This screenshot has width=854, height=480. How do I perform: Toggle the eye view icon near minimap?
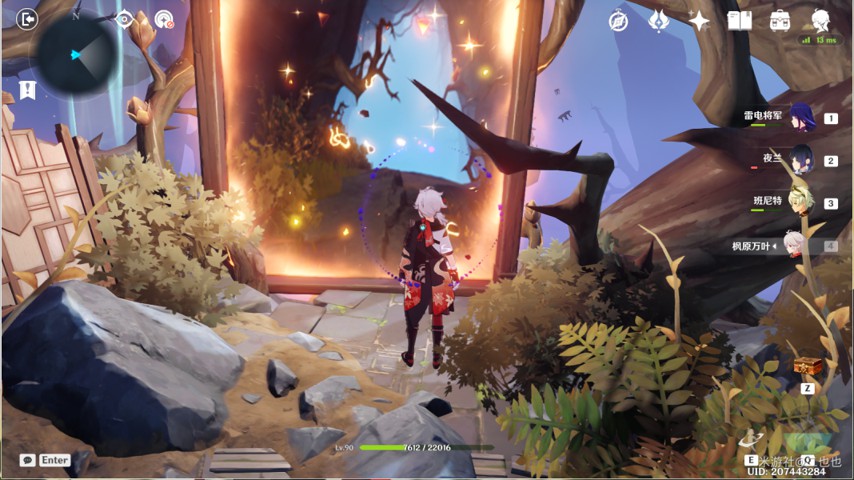(125, 19)
